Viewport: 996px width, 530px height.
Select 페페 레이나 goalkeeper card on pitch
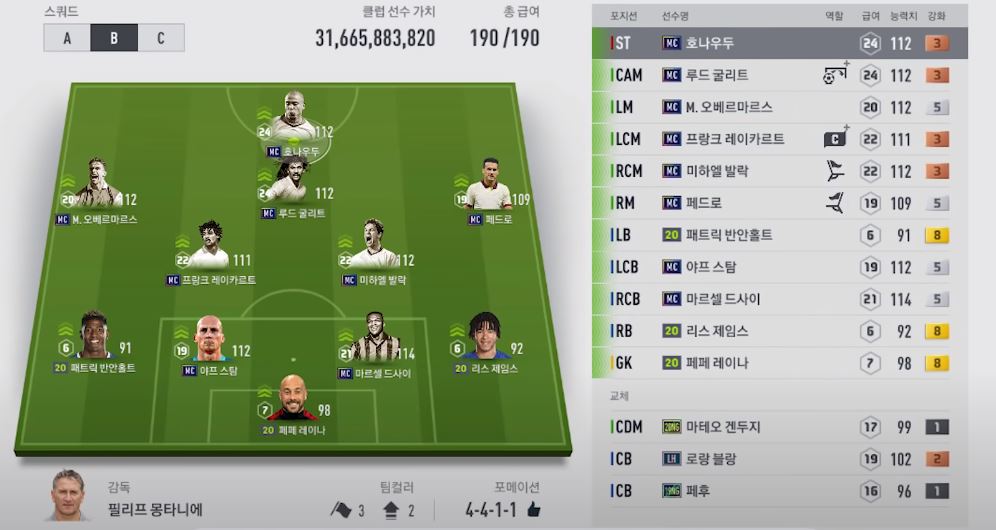pyautogui.click(x=294, y=403)
